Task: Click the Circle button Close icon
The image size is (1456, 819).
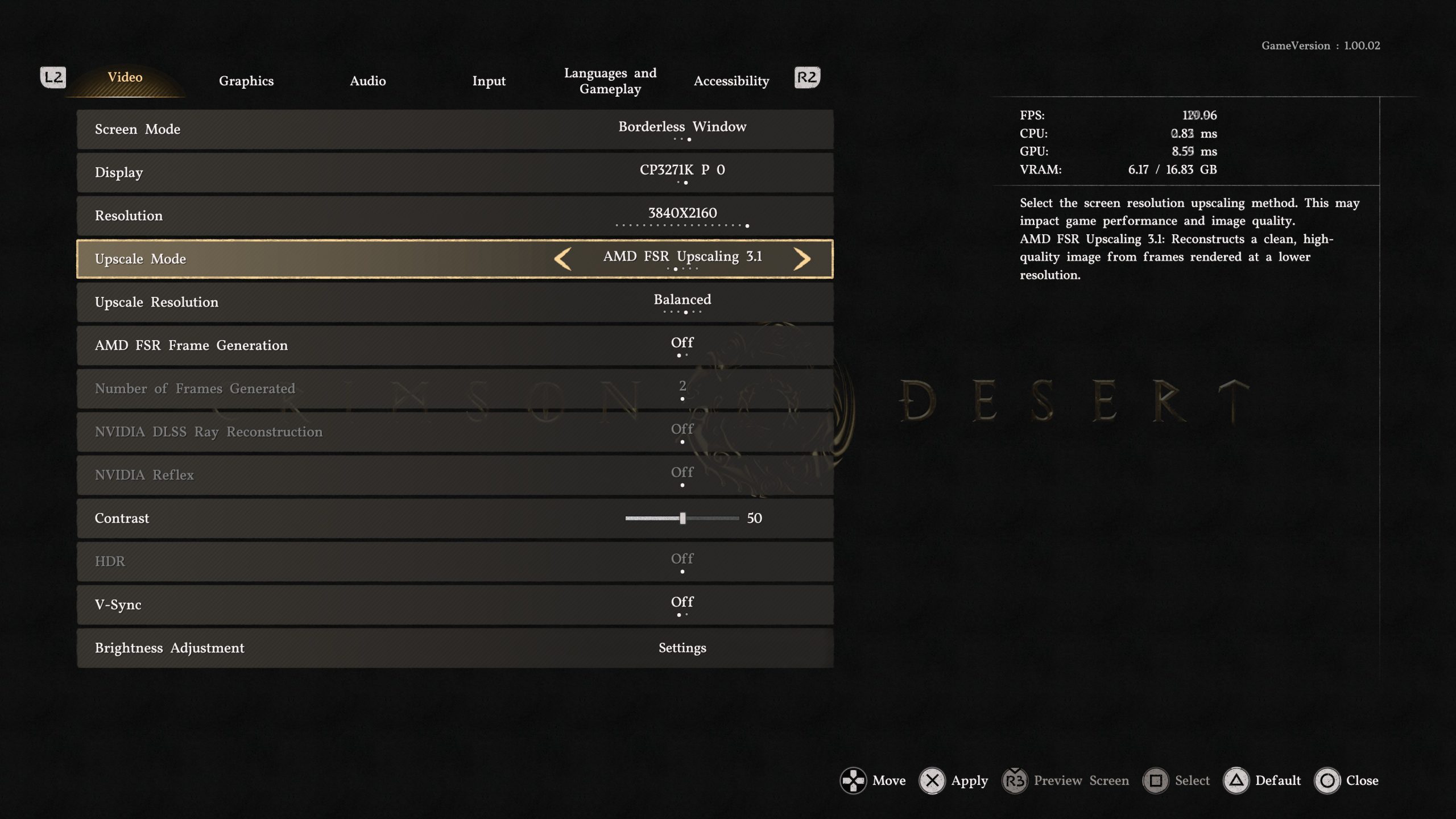Action: point(1327,780)
